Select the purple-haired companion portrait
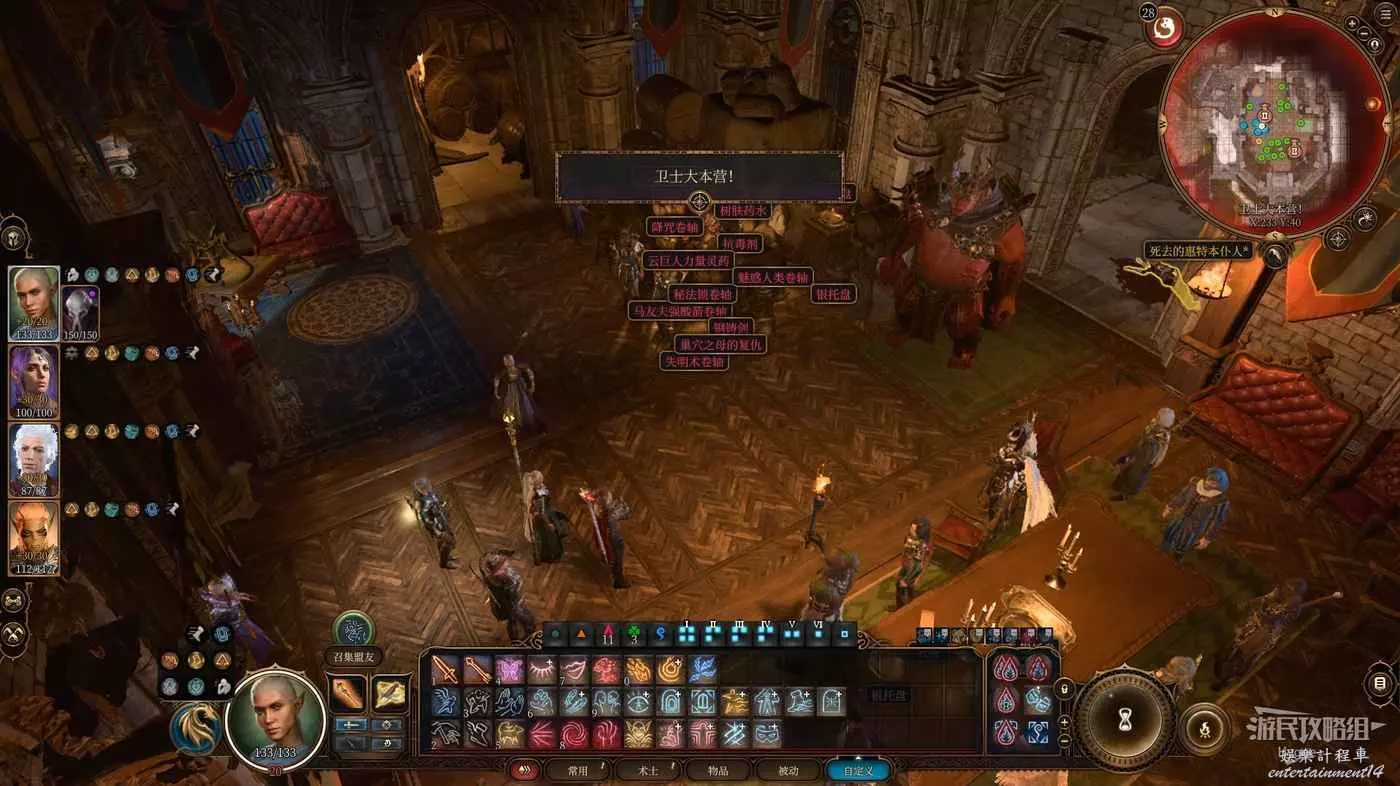Image resolution: width=1400 pixels, height=786 pixels. (34, 382)
